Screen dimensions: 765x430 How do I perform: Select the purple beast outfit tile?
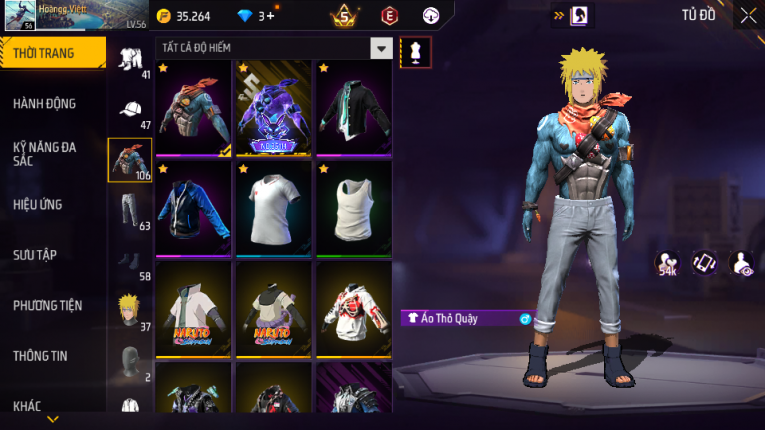273,107
